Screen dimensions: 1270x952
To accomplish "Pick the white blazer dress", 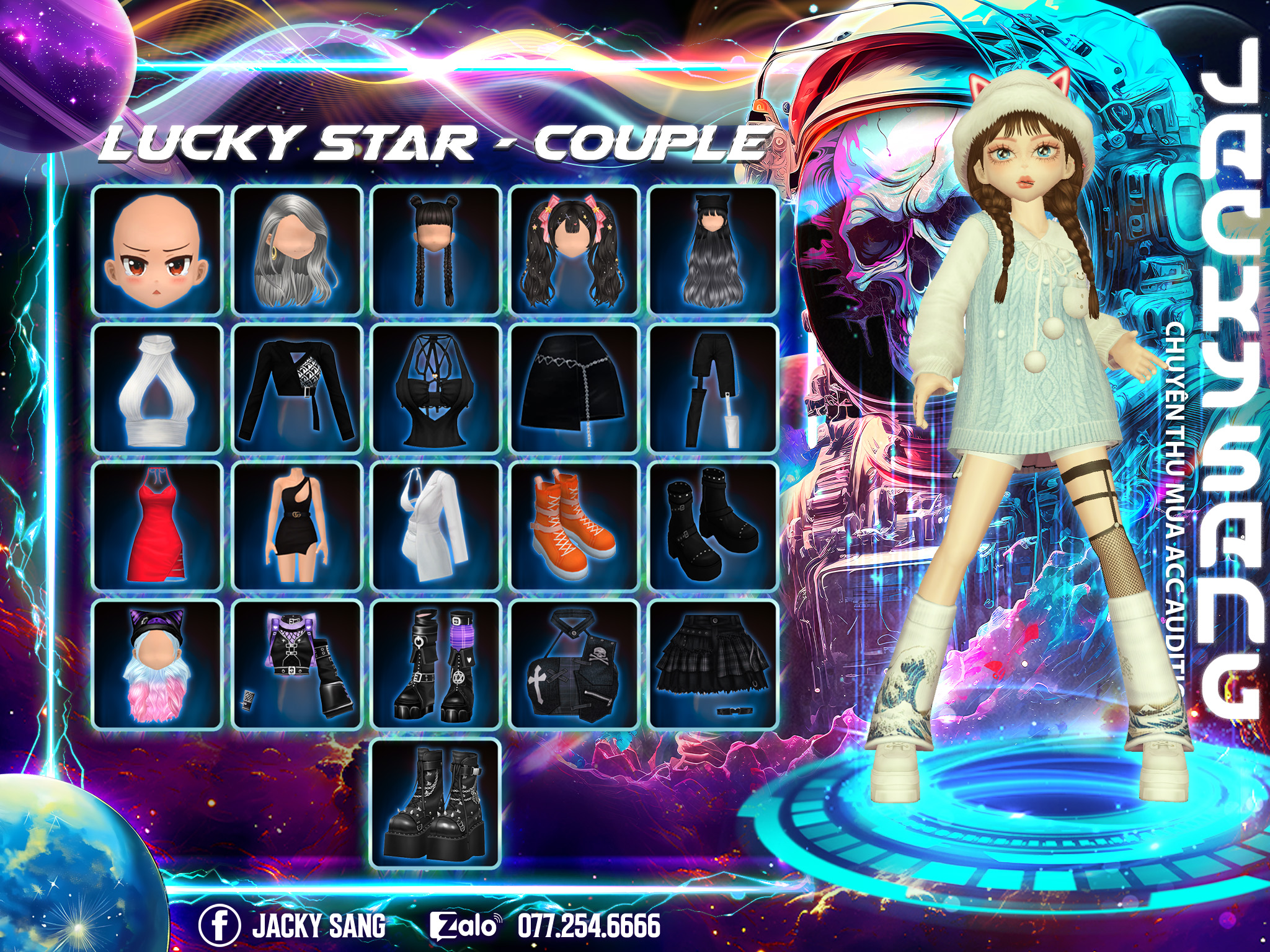I will 435,527.
